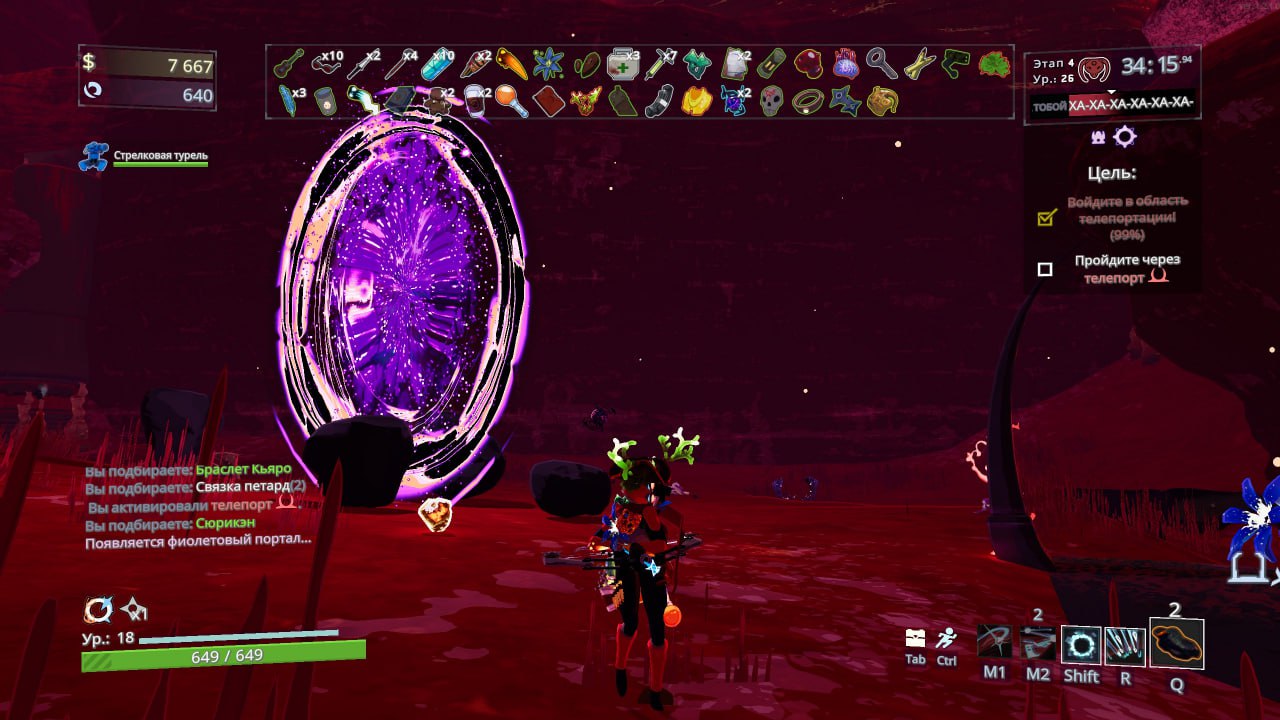Activate the M1 primary attack skill
The width and height of the screenshot is (1280, 720).
coord(994,644)
